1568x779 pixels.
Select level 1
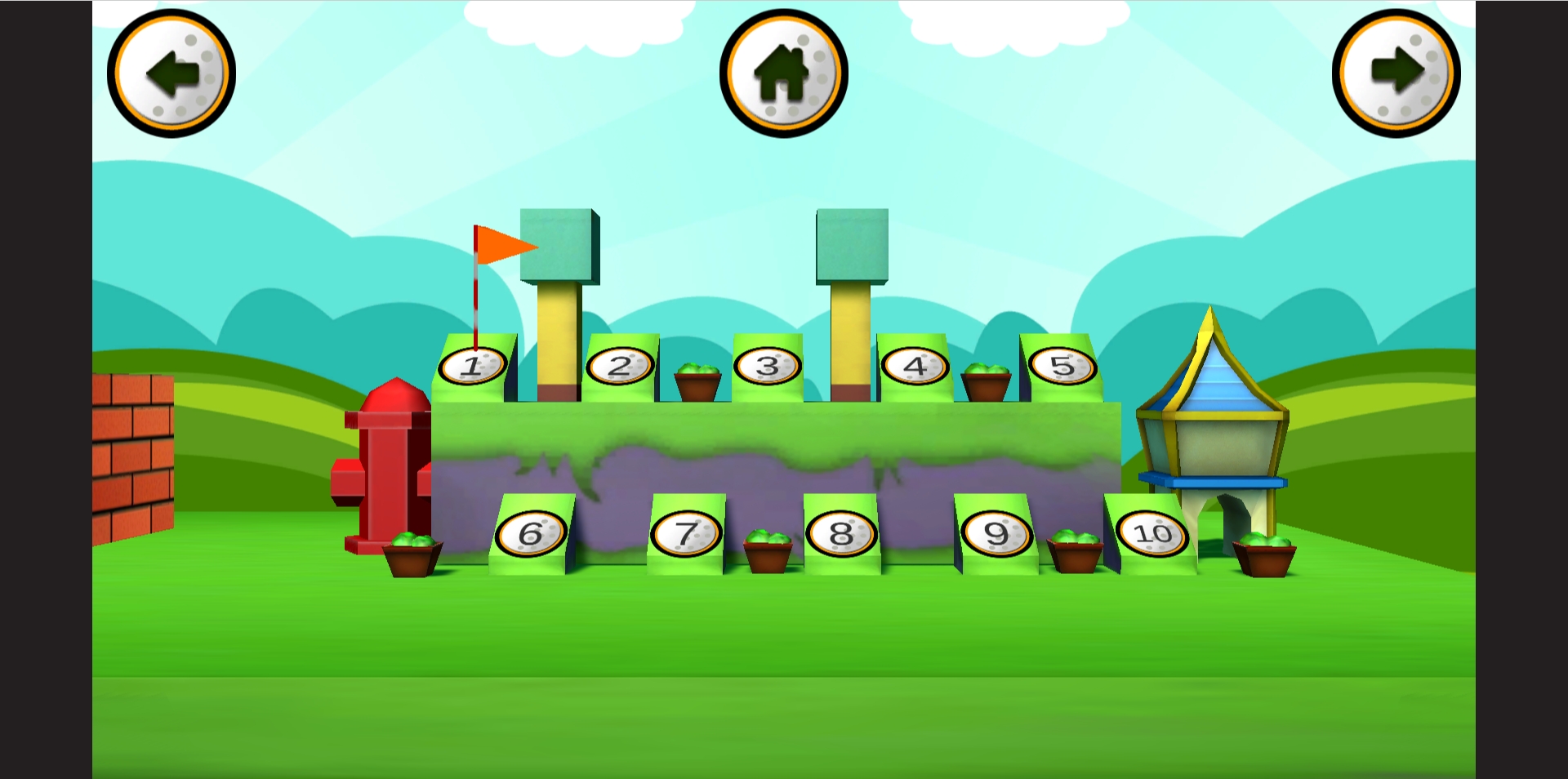click(x=473, y=367)
